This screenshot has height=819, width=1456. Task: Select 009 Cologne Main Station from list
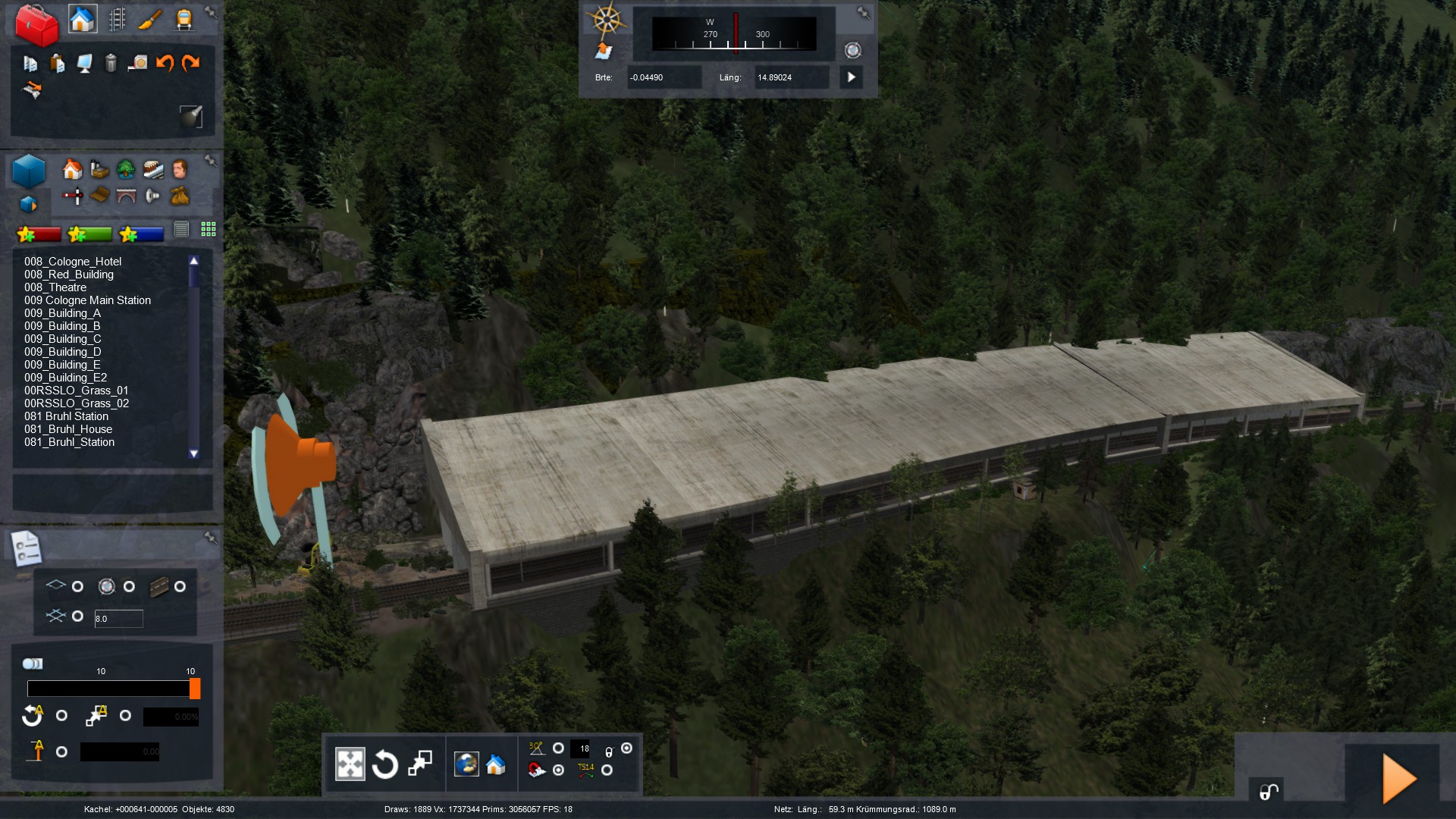[87, 300]
